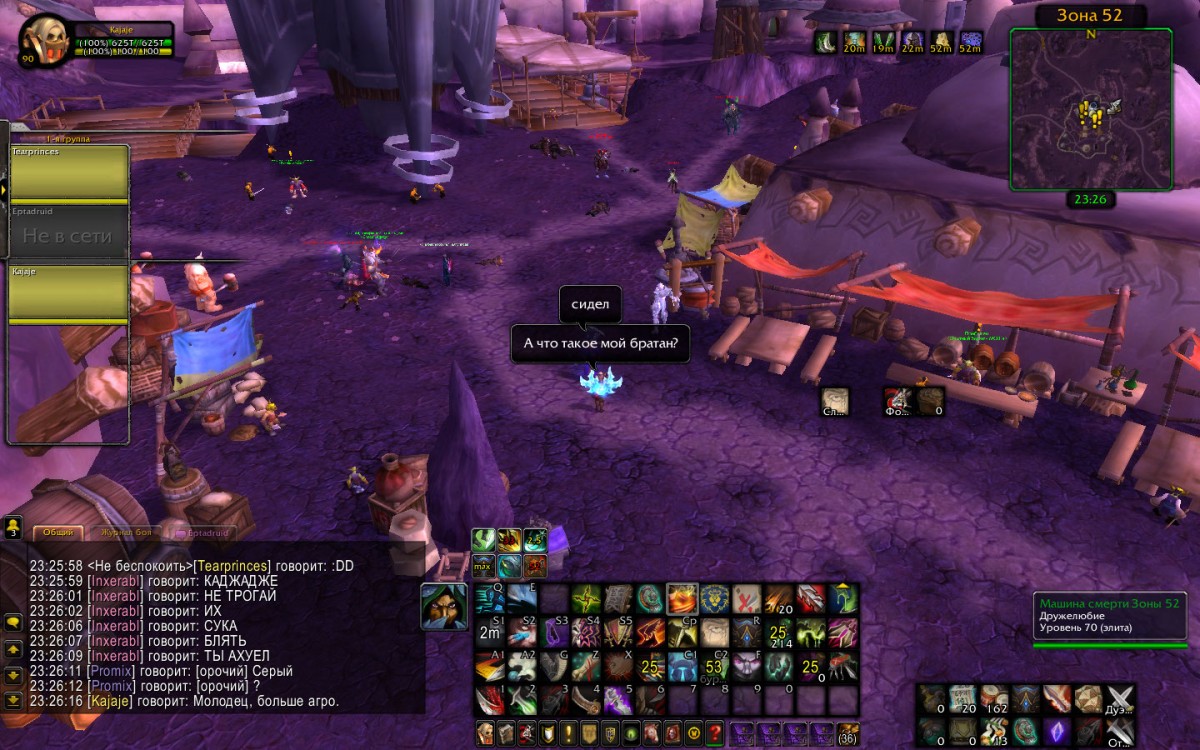Activate the ability in hotbar slot 5

point(618,699)
